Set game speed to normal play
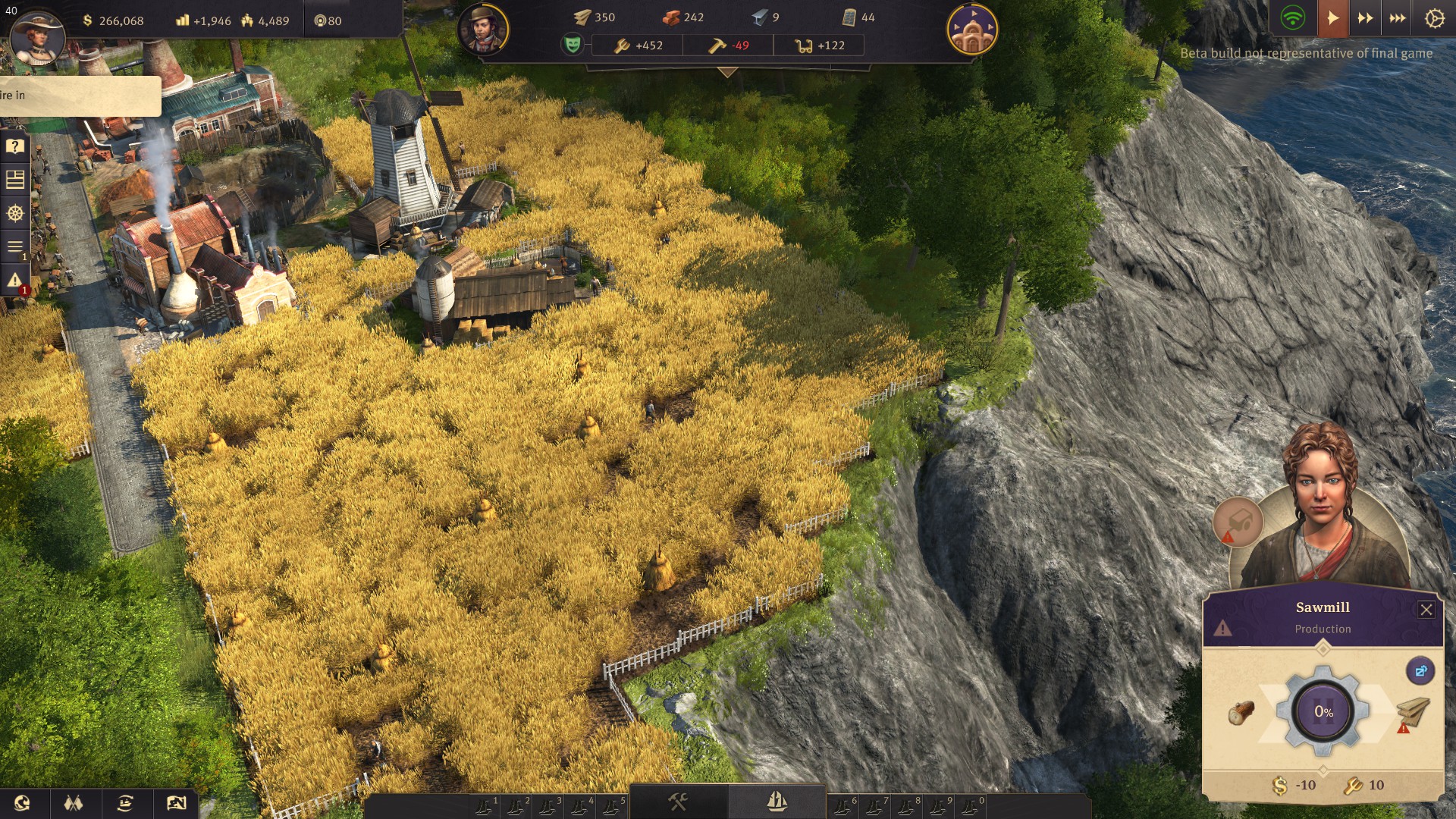Image resolution: width=1456 pixels, height=819 pixels. (1332, 18)
